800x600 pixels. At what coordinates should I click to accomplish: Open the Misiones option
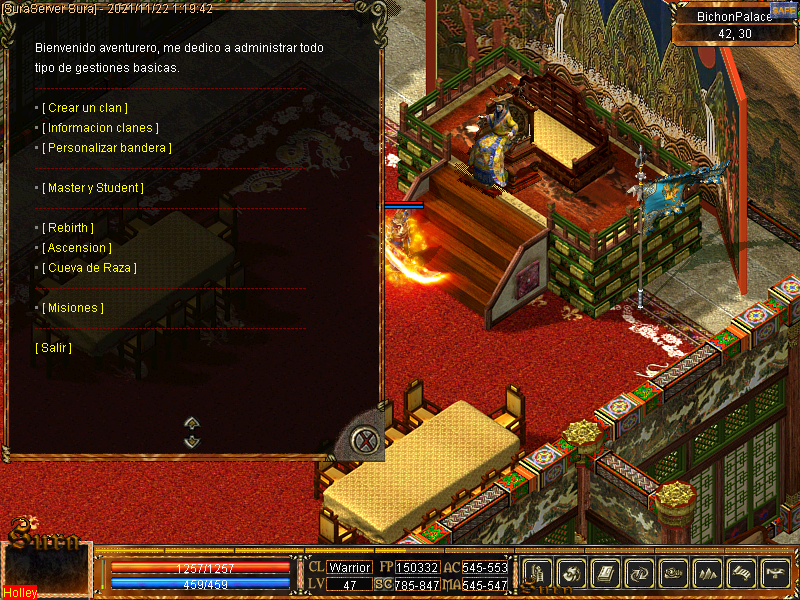click(73, 308)
